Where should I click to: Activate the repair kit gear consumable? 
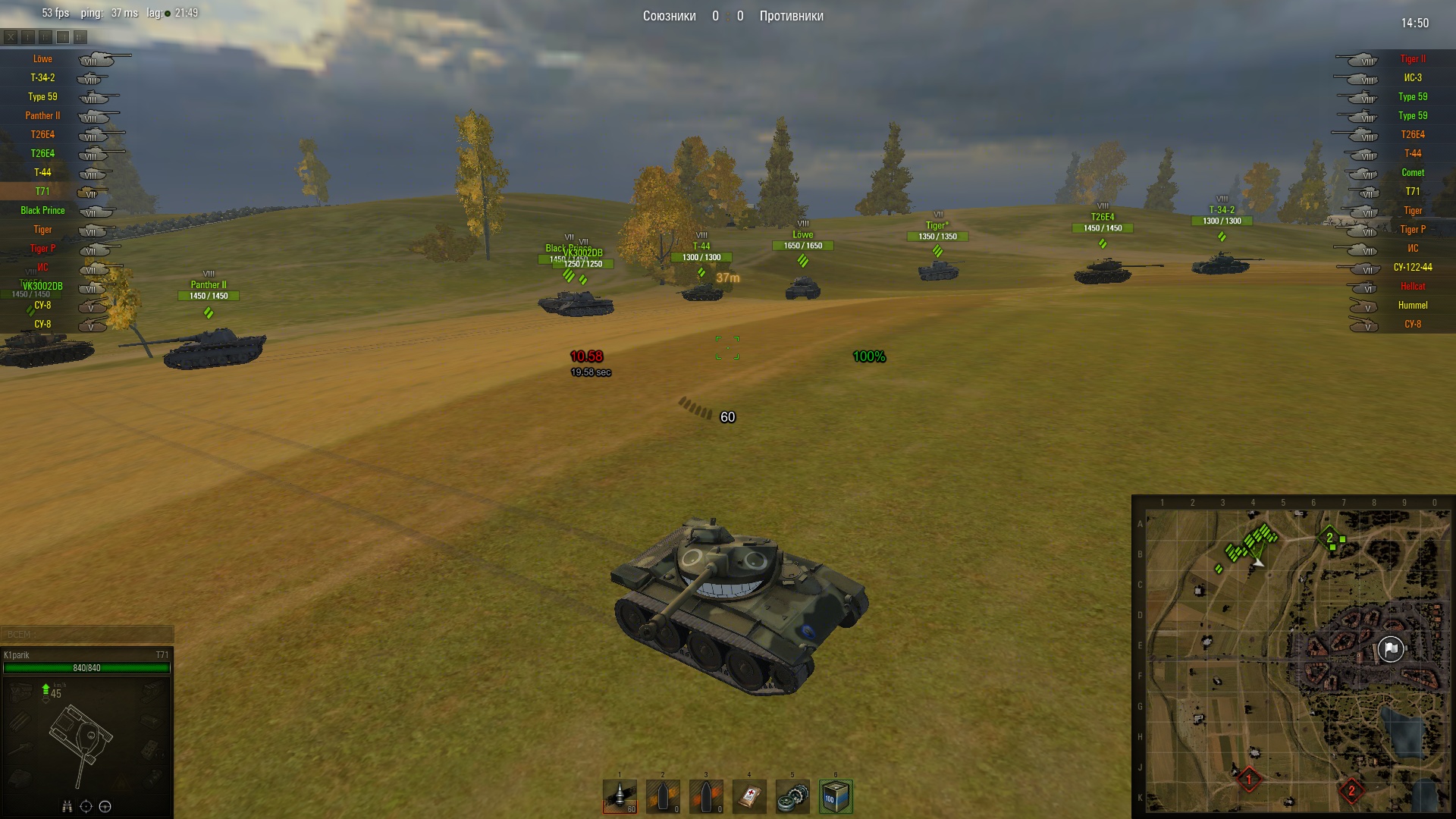point(792,796)
